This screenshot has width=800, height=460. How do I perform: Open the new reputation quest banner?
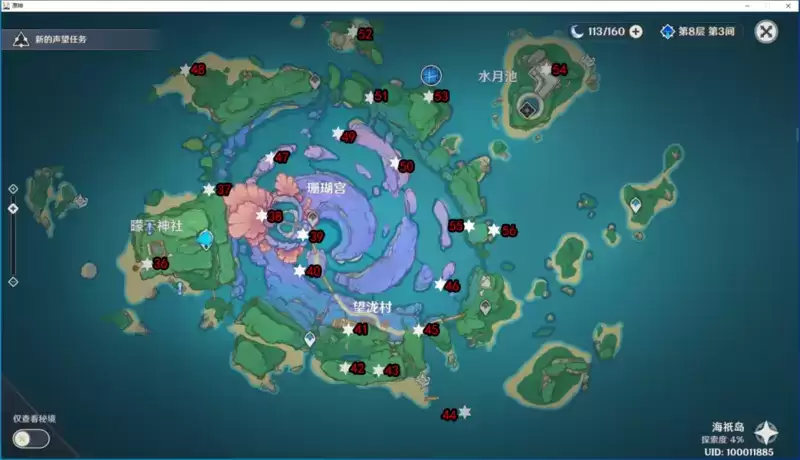[x=60, y=40]
